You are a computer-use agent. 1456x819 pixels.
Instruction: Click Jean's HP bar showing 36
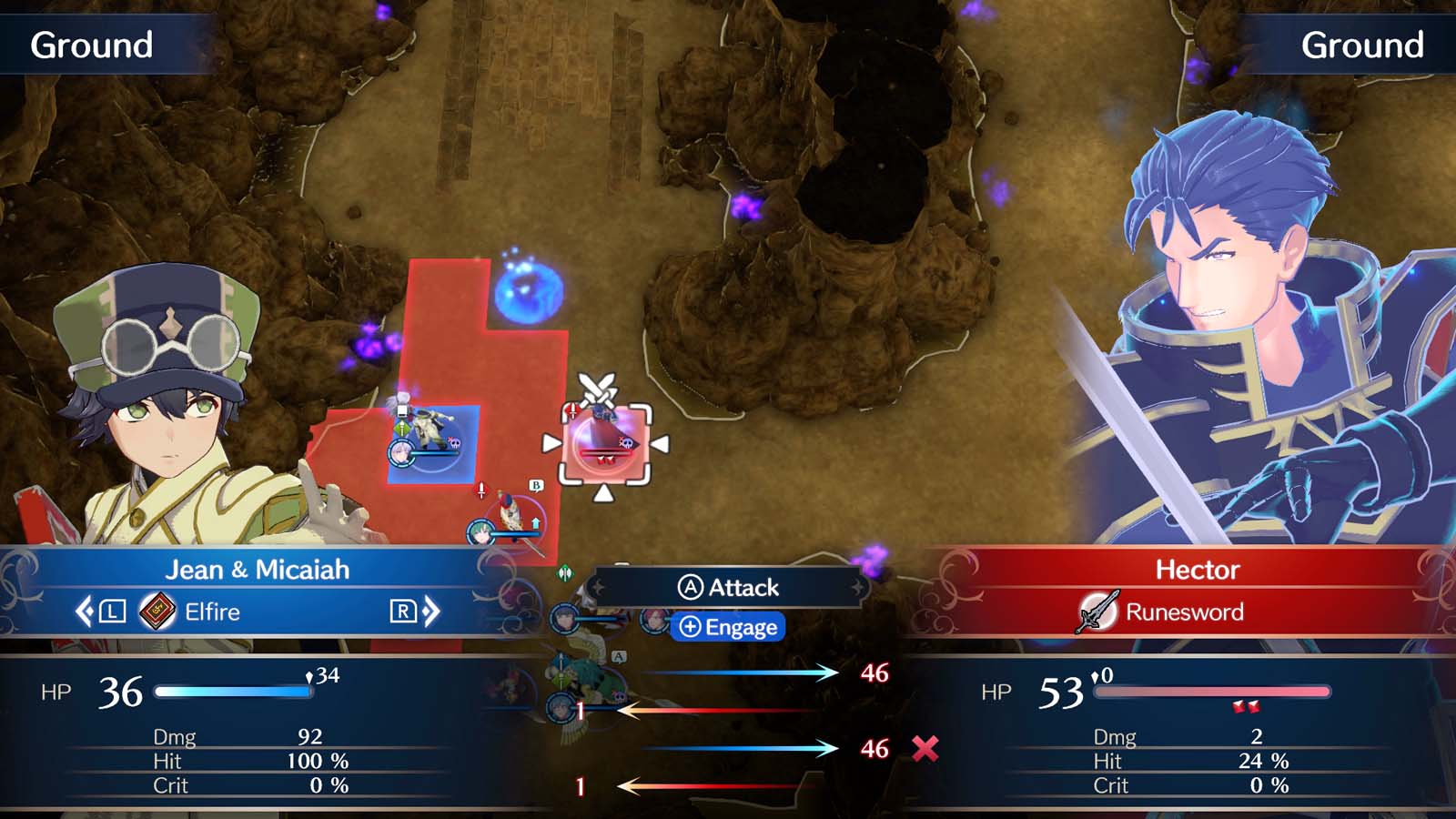click(x=232, y=690)
